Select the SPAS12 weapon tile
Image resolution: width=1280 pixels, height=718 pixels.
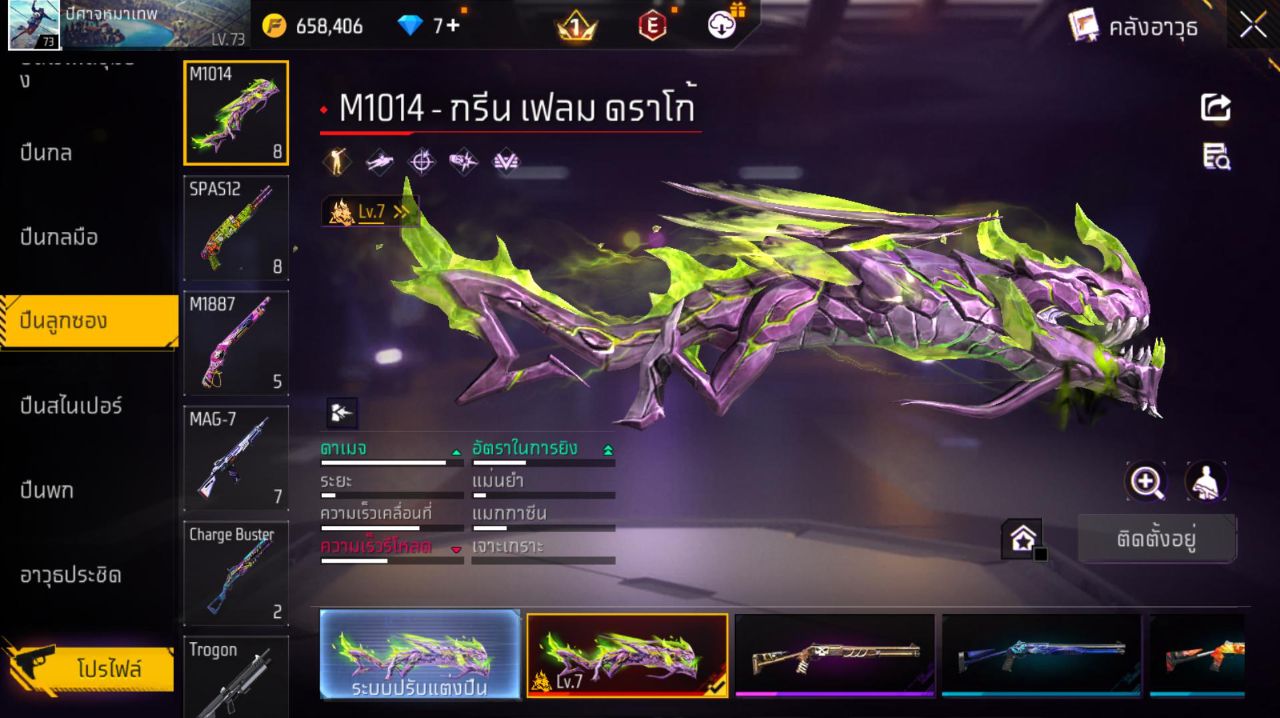point(236,228)
